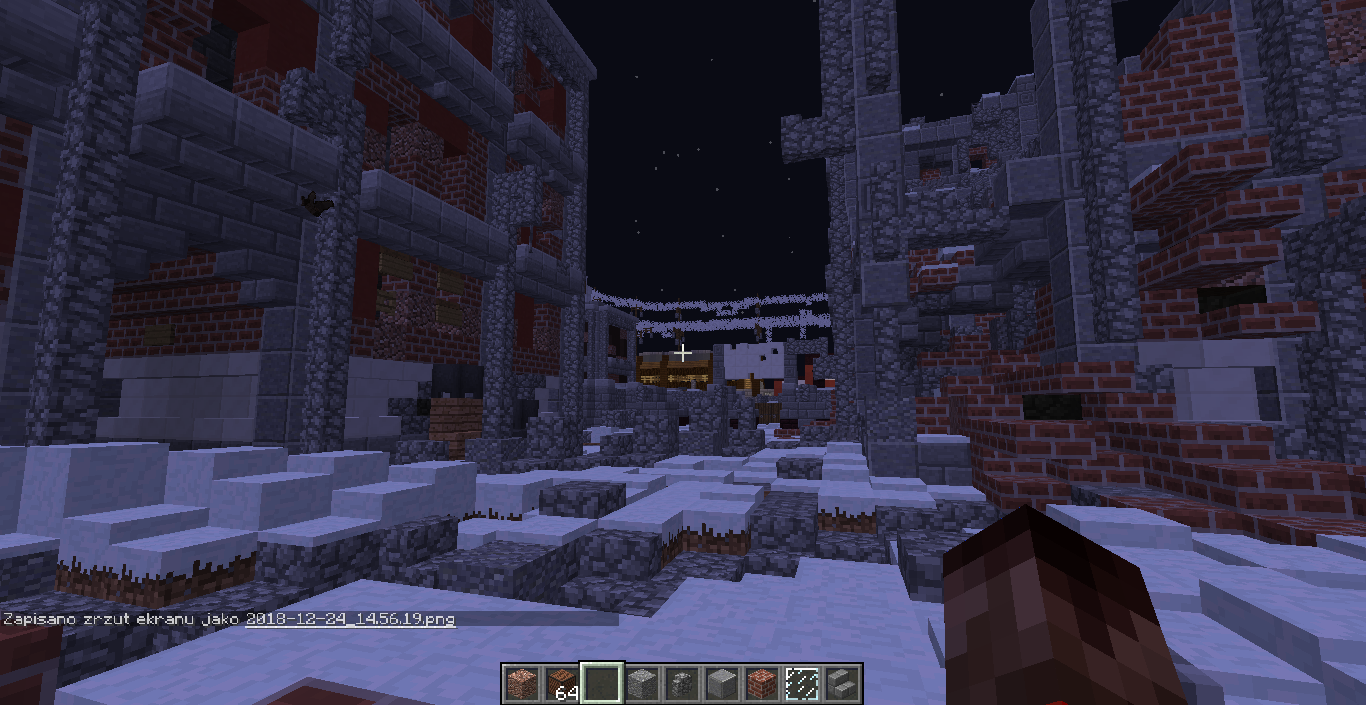Select the red brick block slot

click(x=762, y=683)
